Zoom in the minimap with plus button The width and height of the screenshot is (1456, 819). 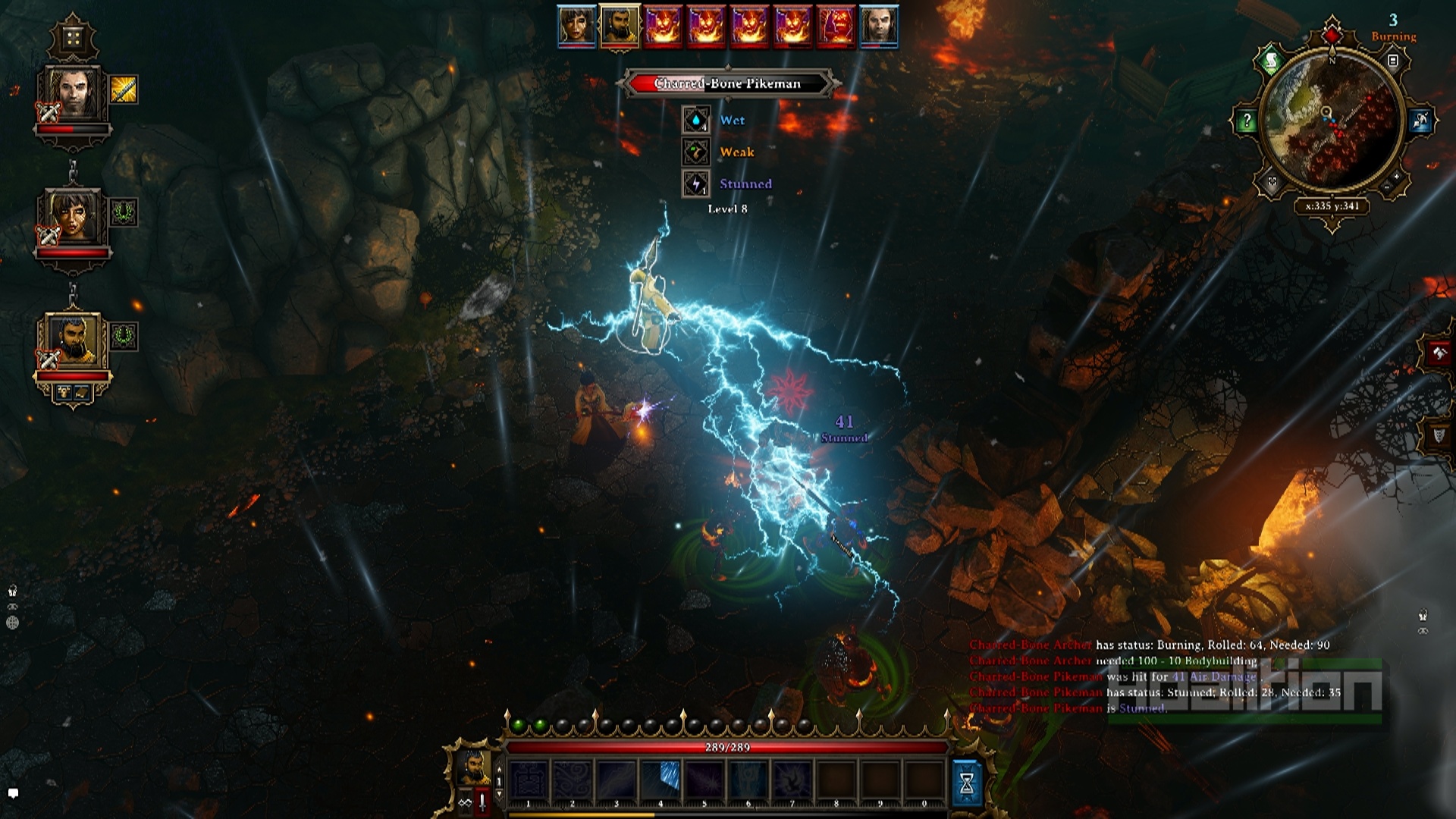tap(1396, 177)
